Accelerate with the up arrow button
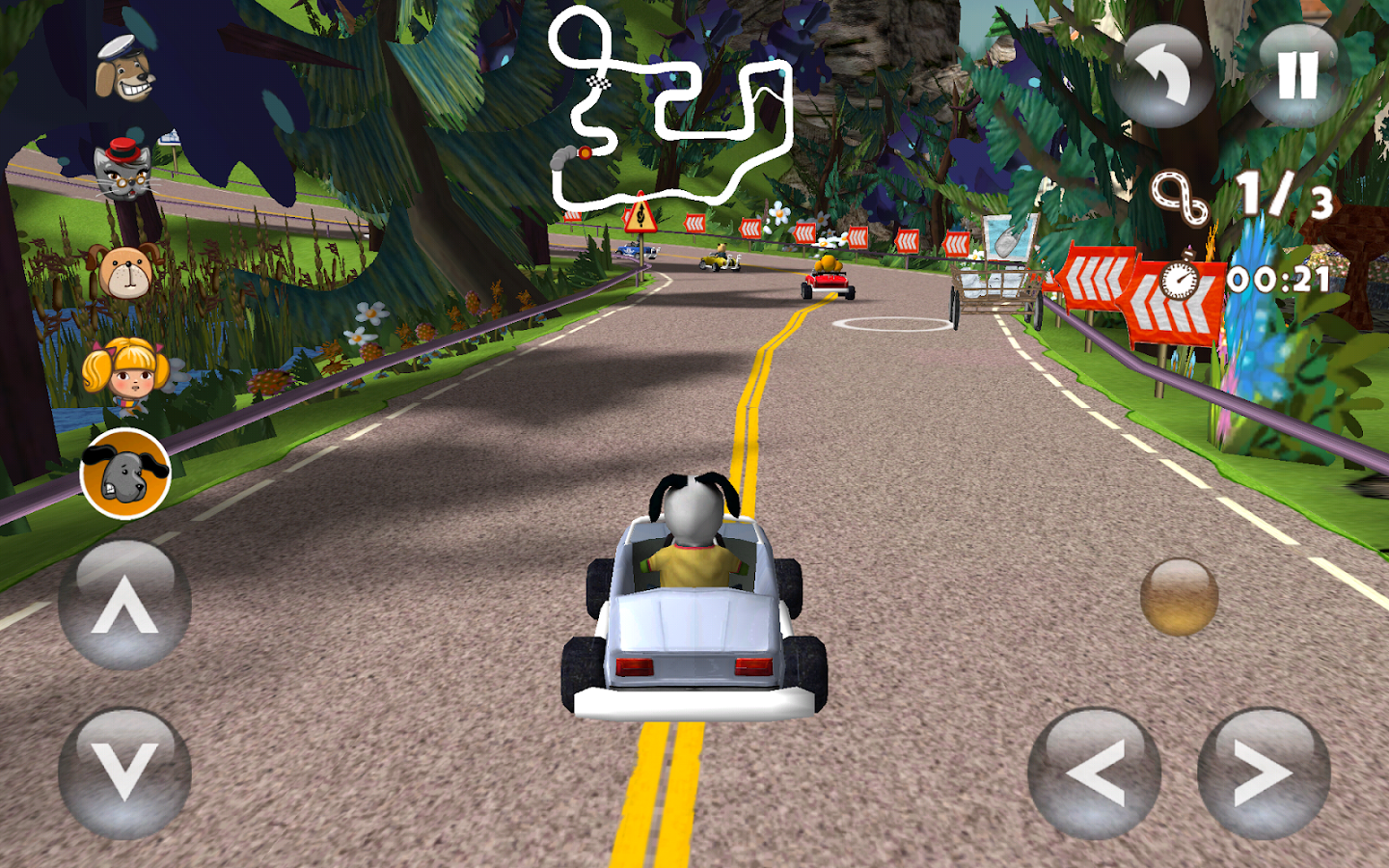This screenshot has height=868, width=1389. pos(124,607)
